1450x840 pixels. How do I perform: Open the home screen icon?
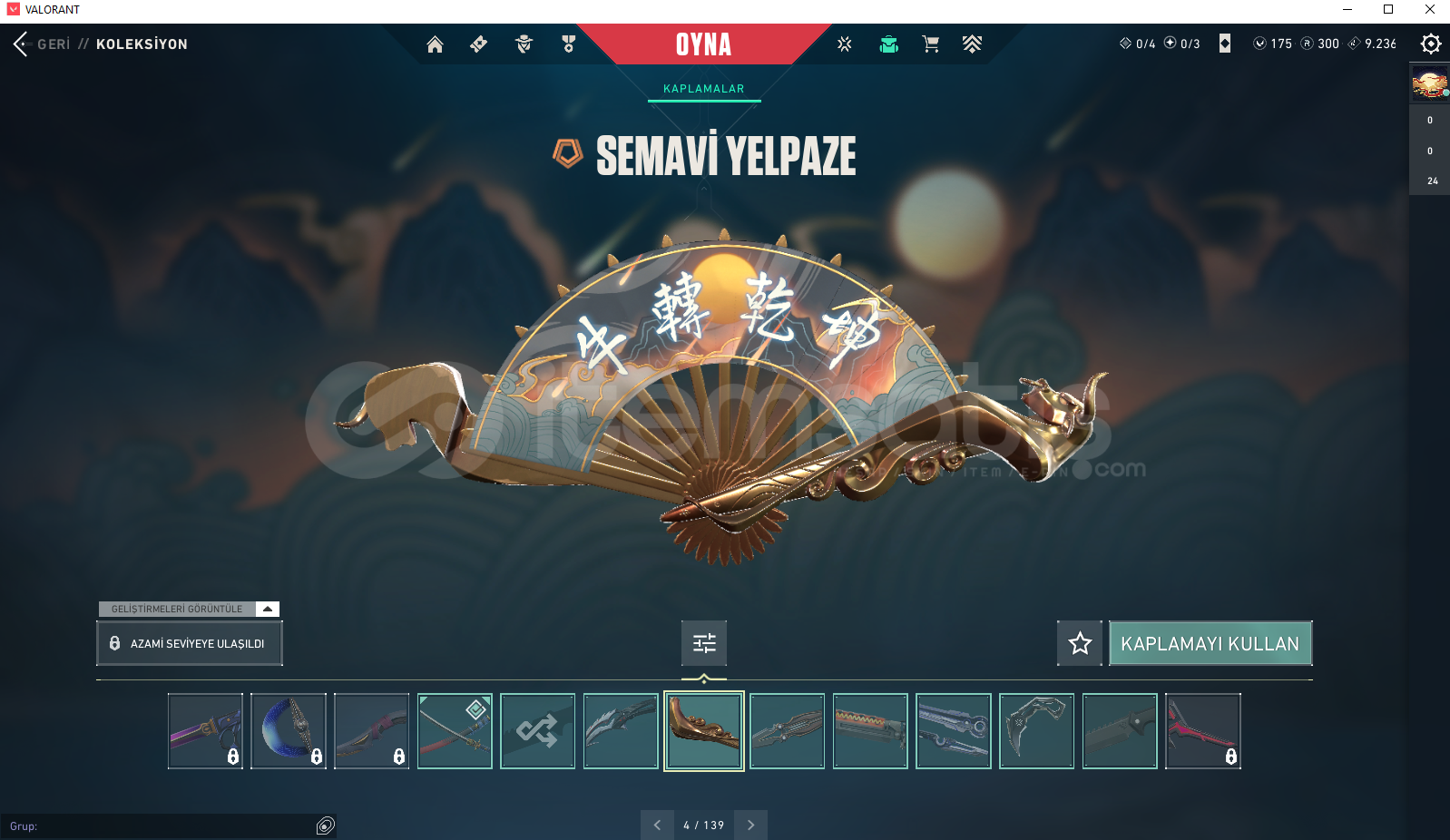pos(436,44)
